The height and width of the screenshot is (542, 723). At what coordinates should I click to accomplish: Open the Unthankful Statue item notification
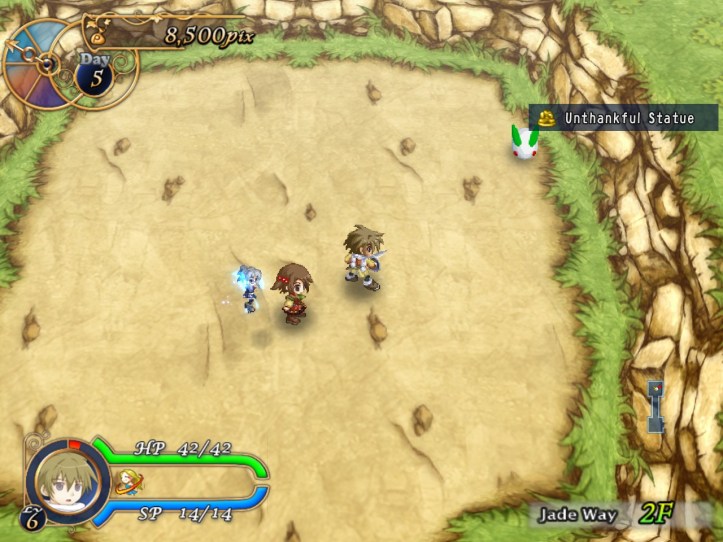(618, 119)
